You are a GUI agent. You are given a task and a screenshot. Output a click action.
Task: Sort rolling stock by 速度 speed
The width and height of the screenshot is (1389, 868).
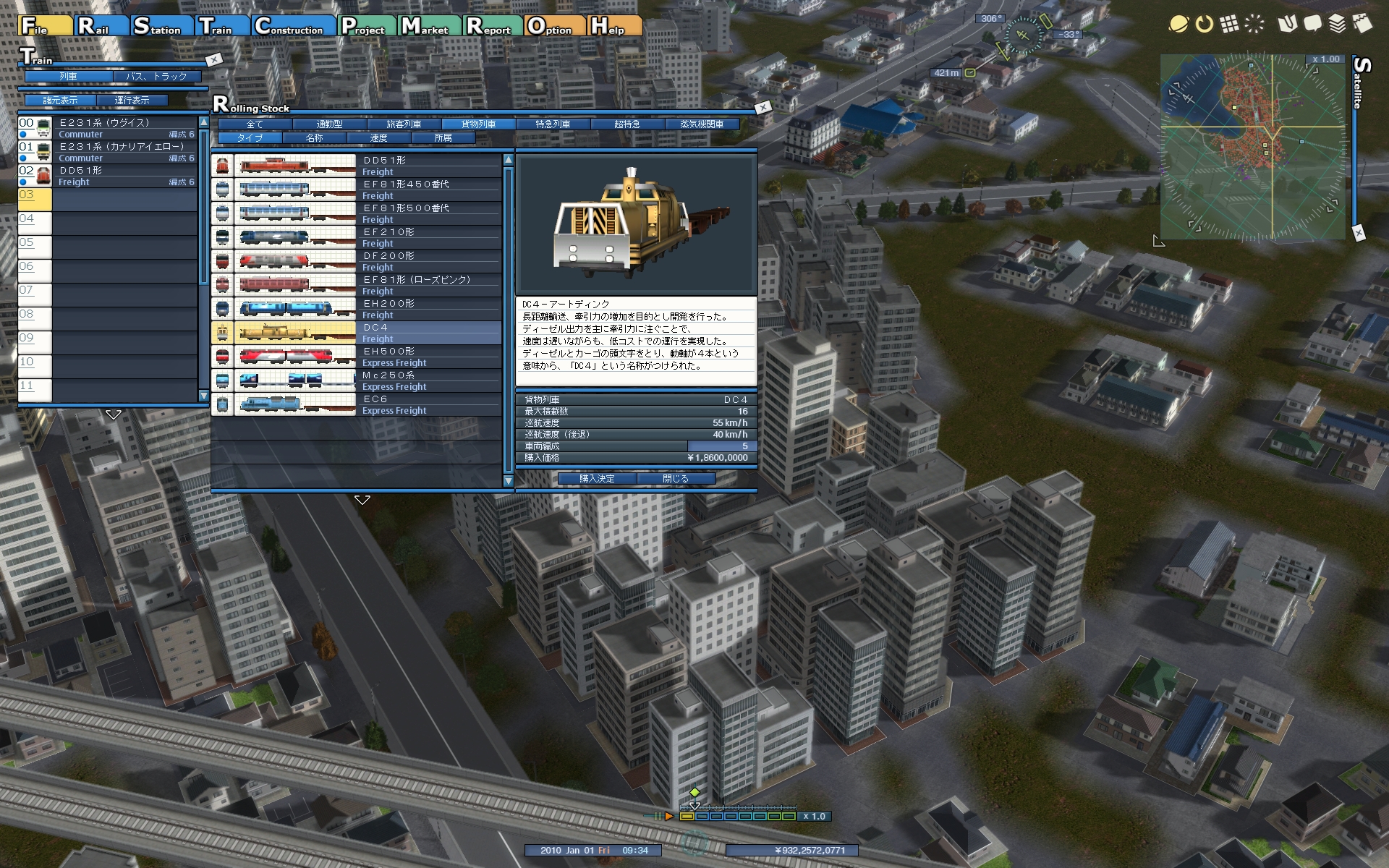point(378,137)
